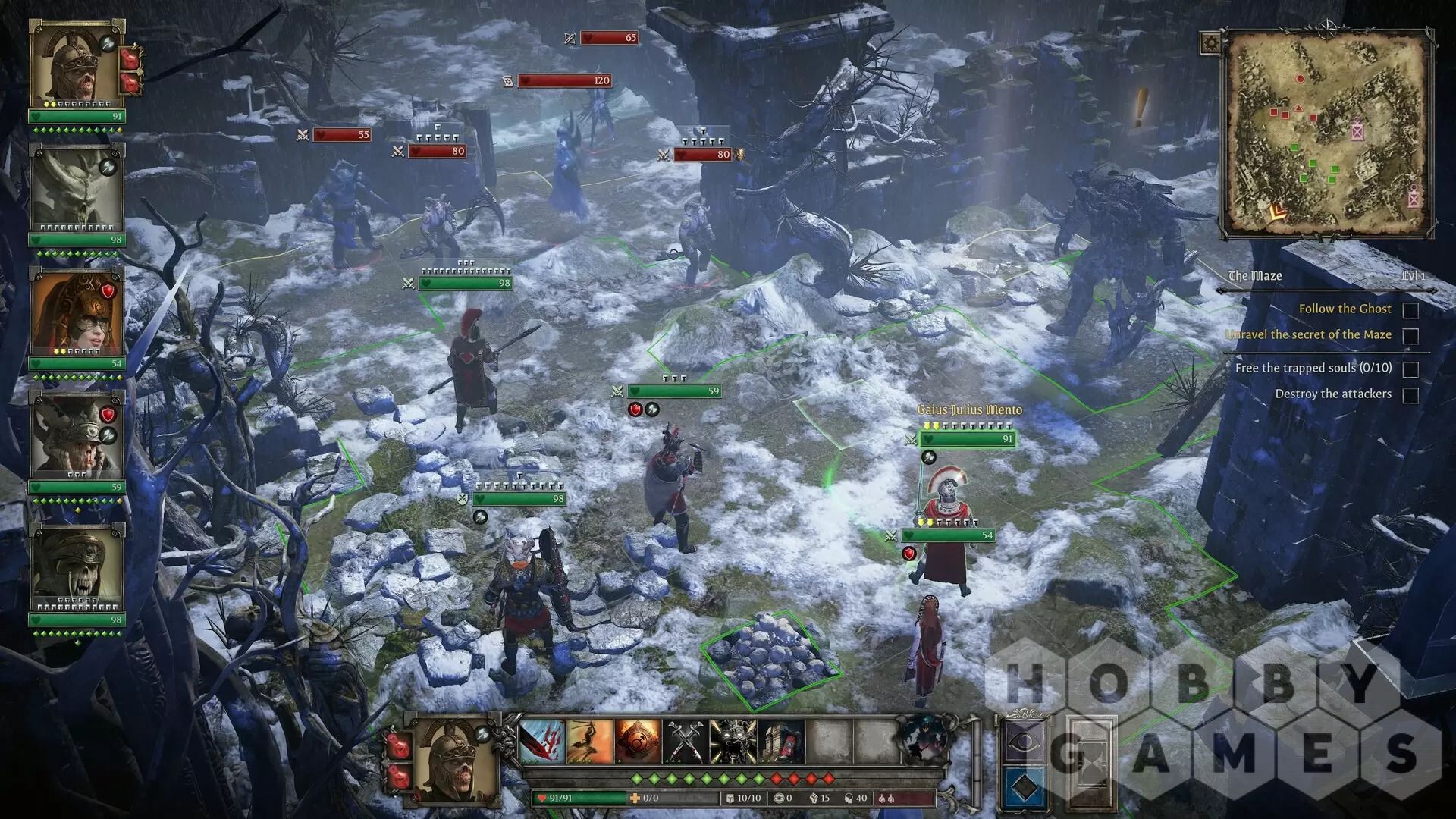Choose the masked woman party portrait
This screenshot has height=819, width=1456.
click(76, 312)
